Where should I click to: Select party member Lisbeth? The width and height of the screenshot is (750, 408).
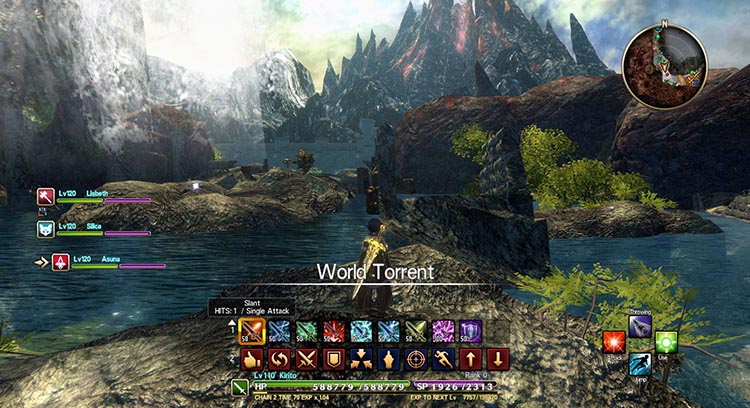coord(46,197)
